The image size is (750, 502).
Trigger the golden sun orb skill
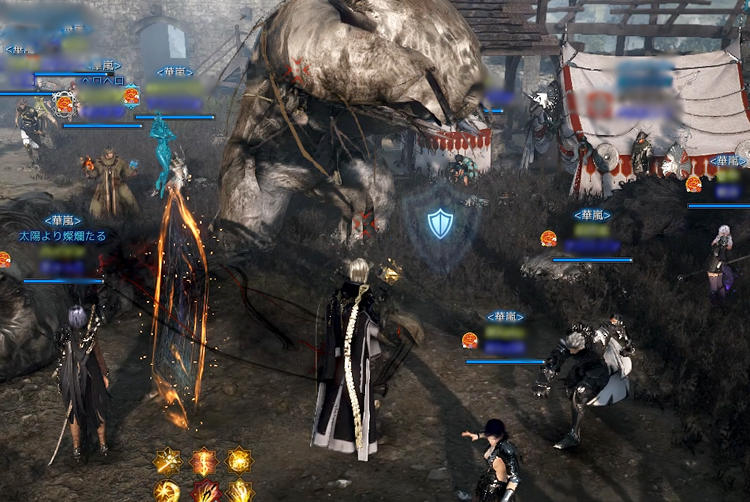[239, 461]
